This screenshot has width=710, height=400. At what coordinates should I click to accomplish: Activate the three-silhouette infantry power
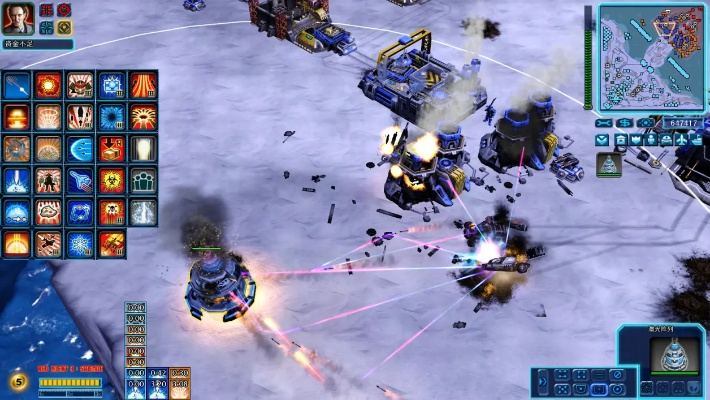click(x=143, y=181)
